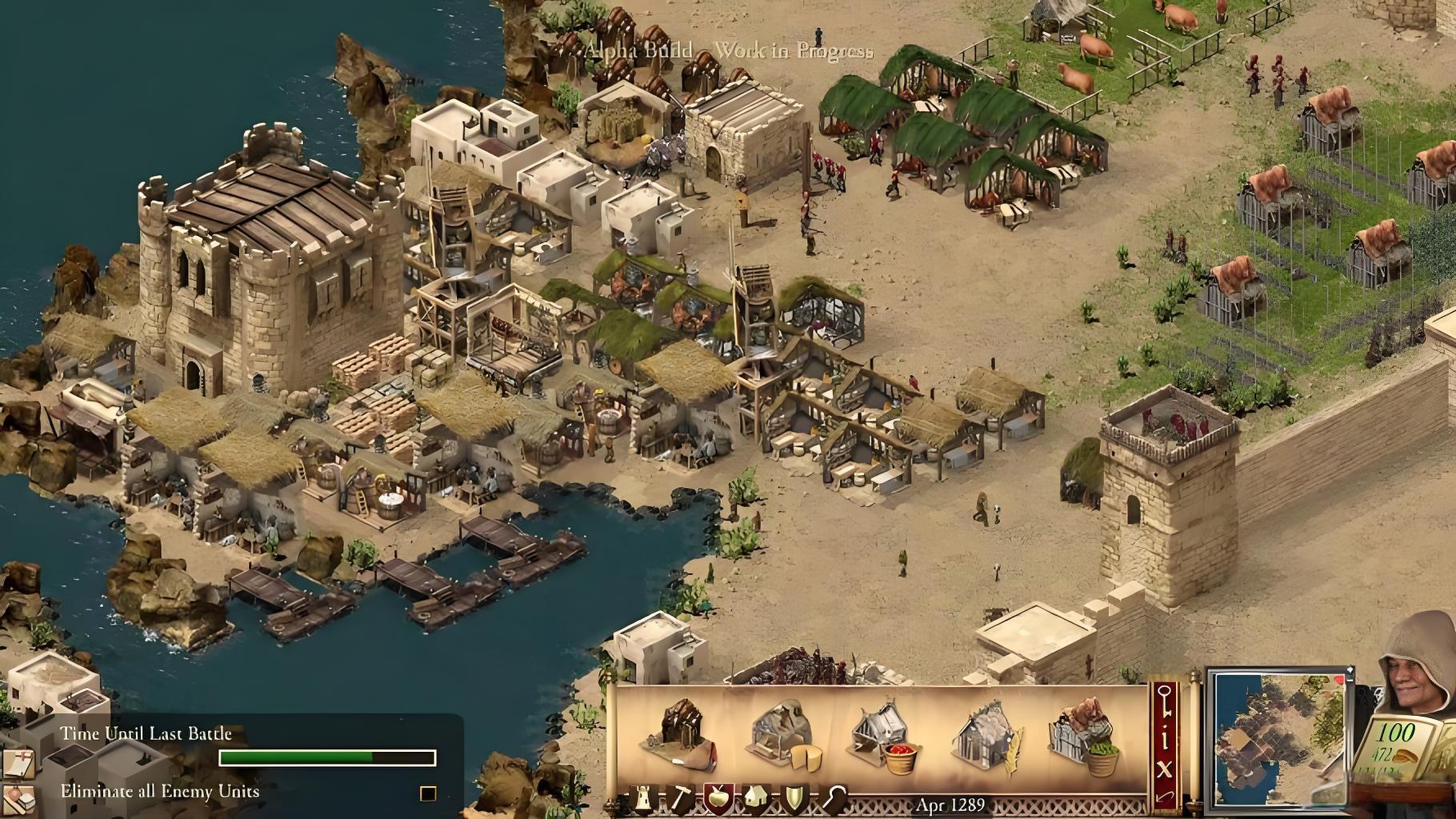Screen dimensions: 1456x819
Task: Switch to the castle tower category tab
Action: pos(644,799)
